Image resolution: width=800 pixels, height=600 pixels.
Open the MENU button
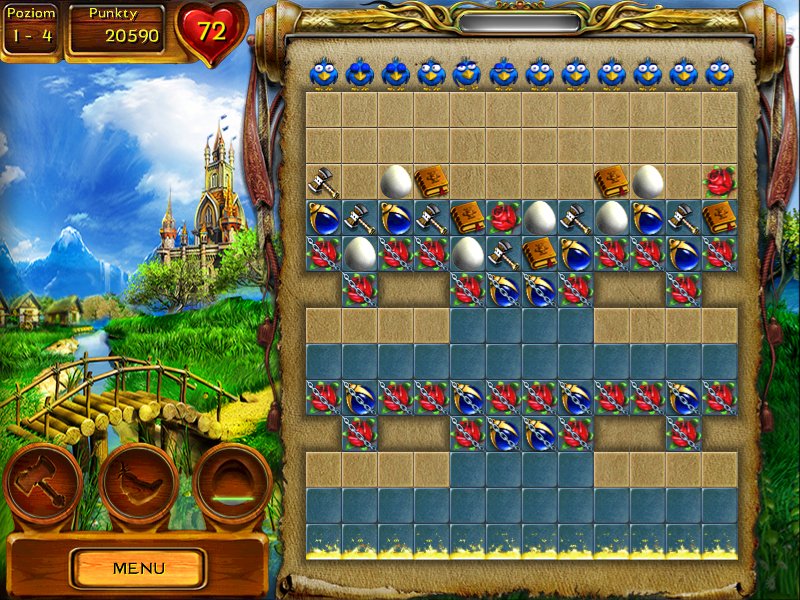138,568
